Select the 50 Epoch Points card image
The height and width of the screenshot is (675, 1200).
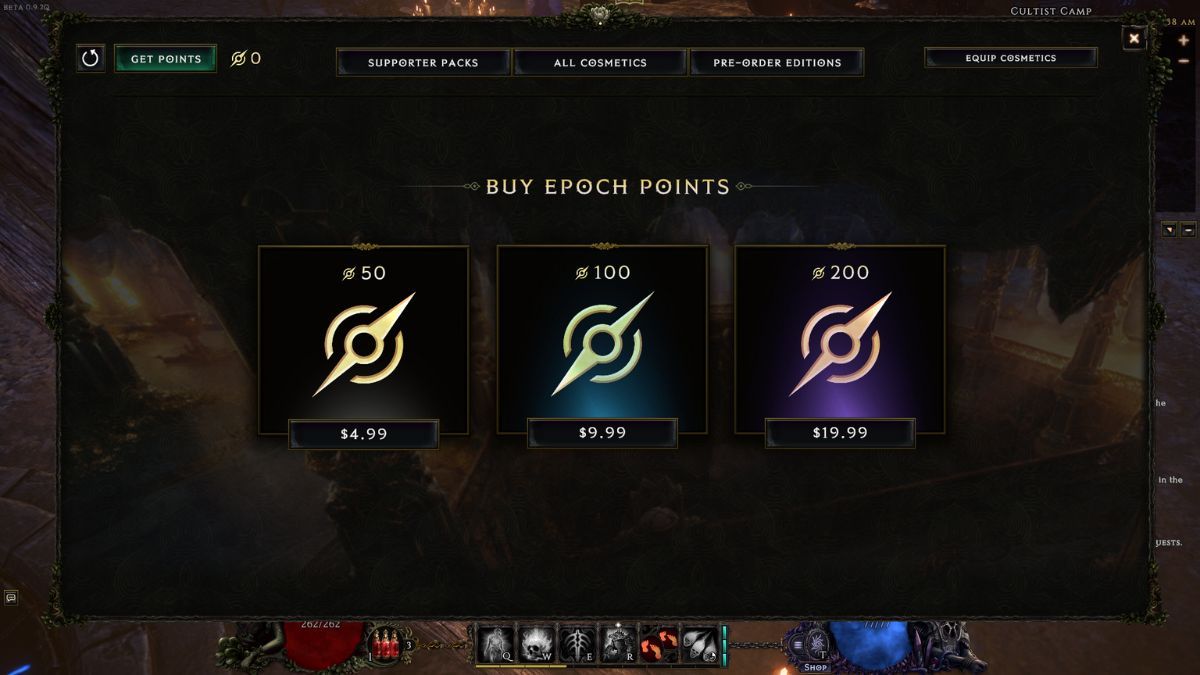pyautogui.click(x=363, y=340)
